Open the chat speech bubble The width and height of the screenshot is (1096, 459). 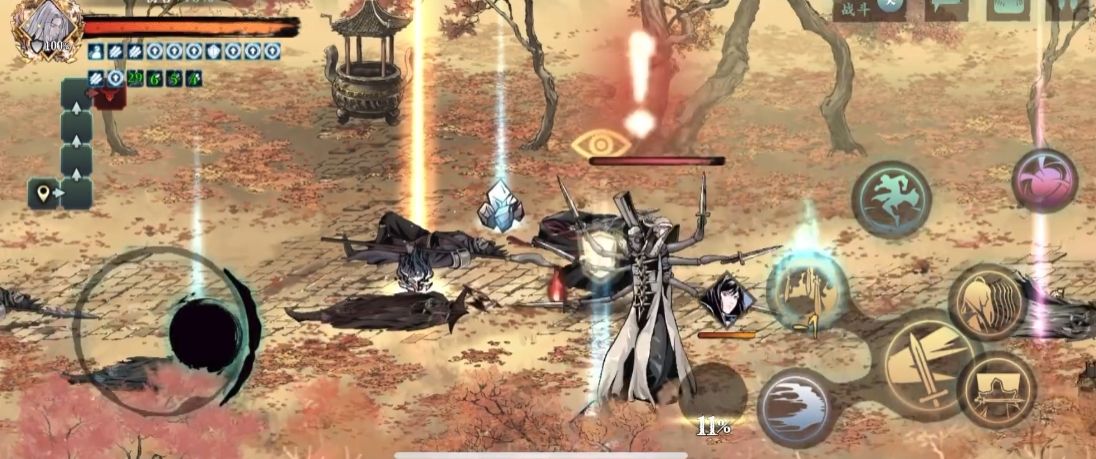point(946,8)
